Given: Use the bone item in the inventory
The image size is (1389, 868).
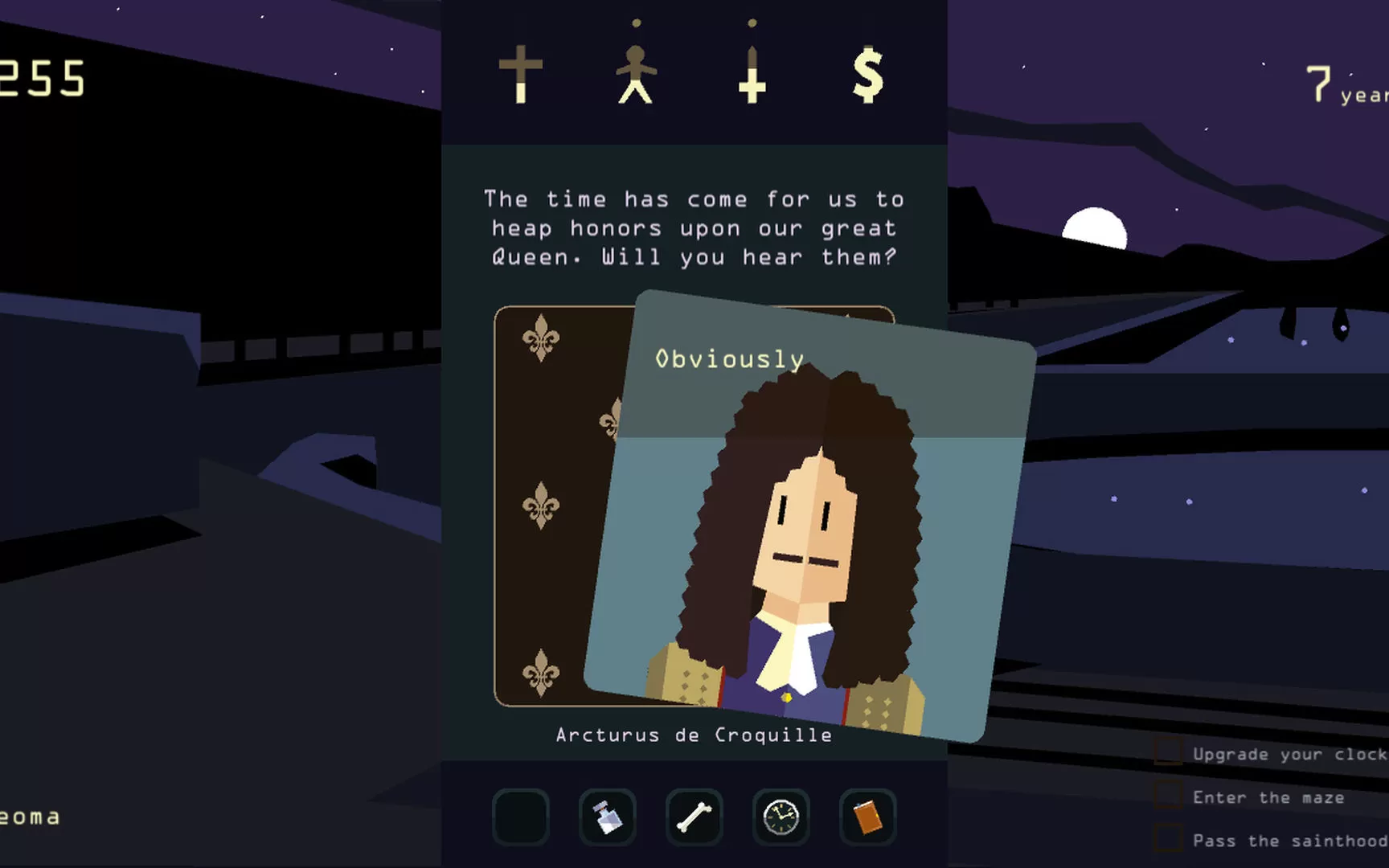Looking at the screenshot, I should (694, 817).
